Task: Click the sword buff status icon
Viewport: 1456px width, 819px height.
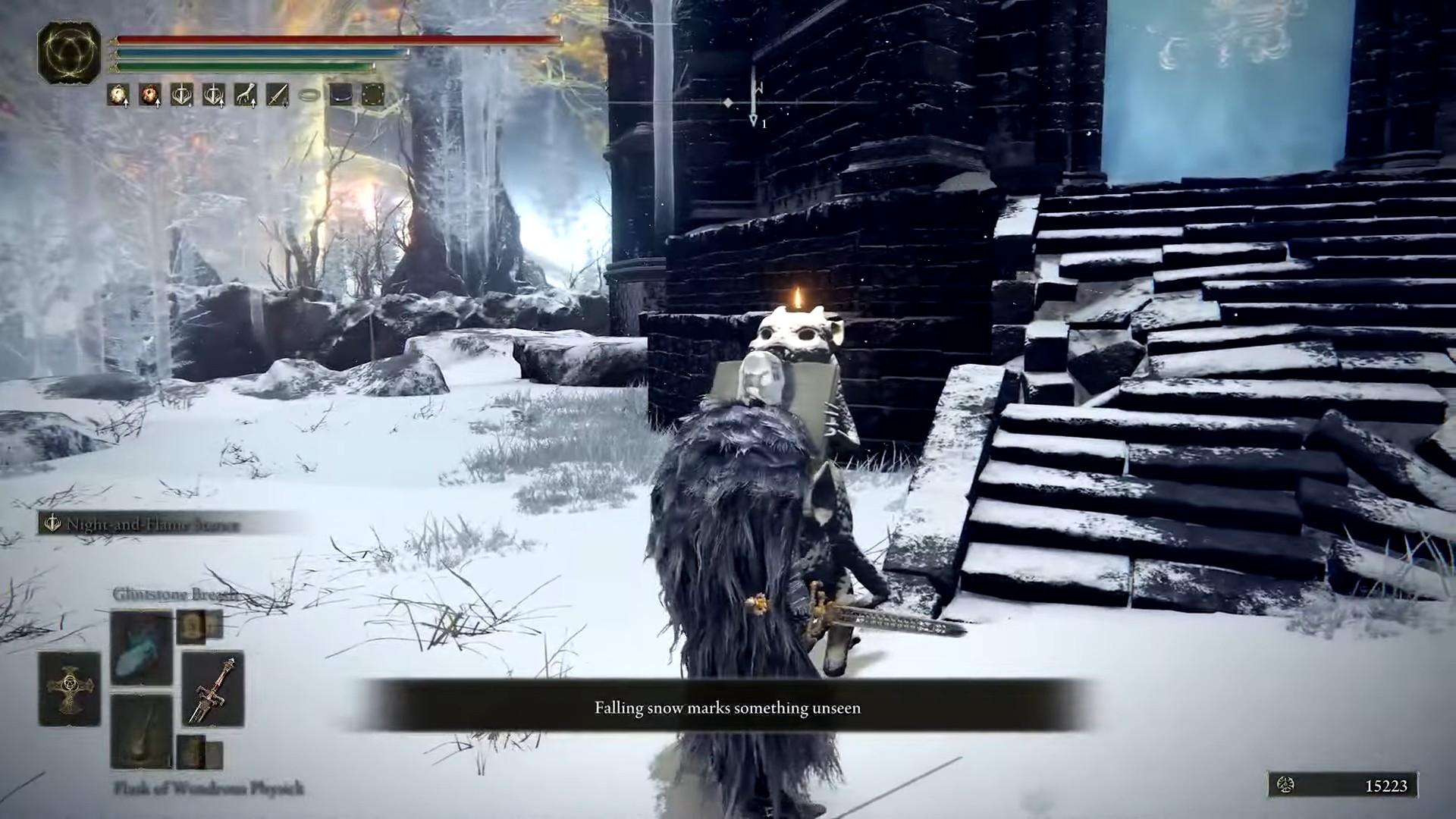Action: tap(277, 95)
